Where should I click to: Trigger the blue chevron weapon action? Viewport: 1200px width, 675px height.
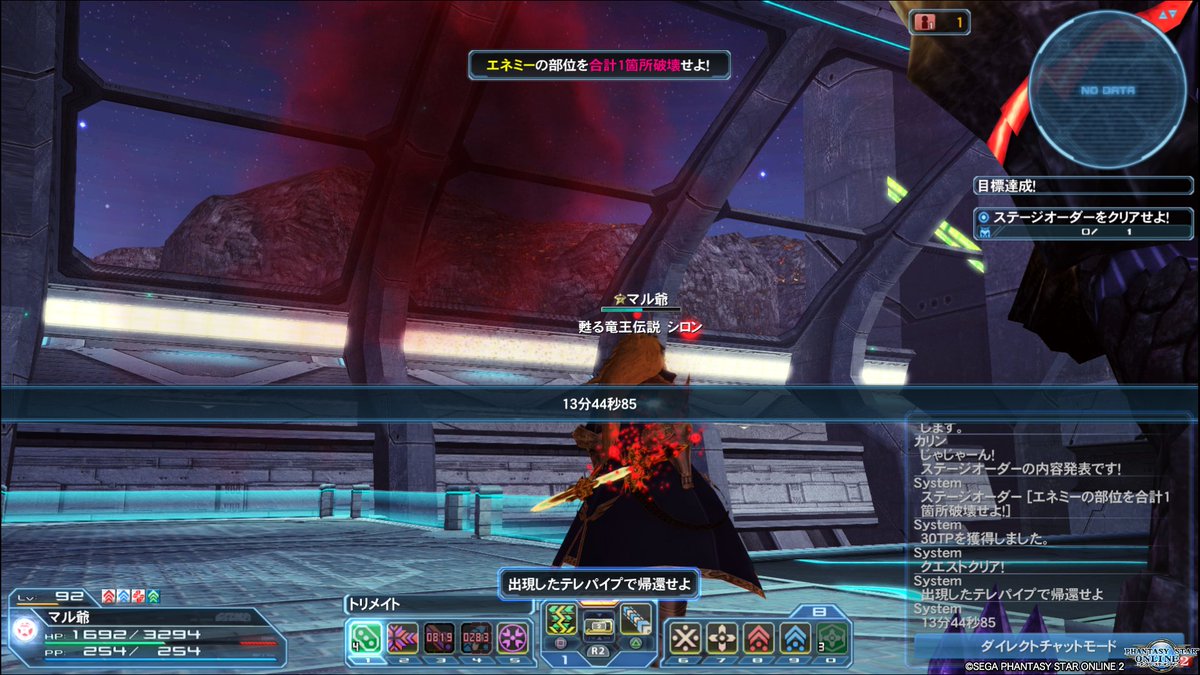click(634, 620)
